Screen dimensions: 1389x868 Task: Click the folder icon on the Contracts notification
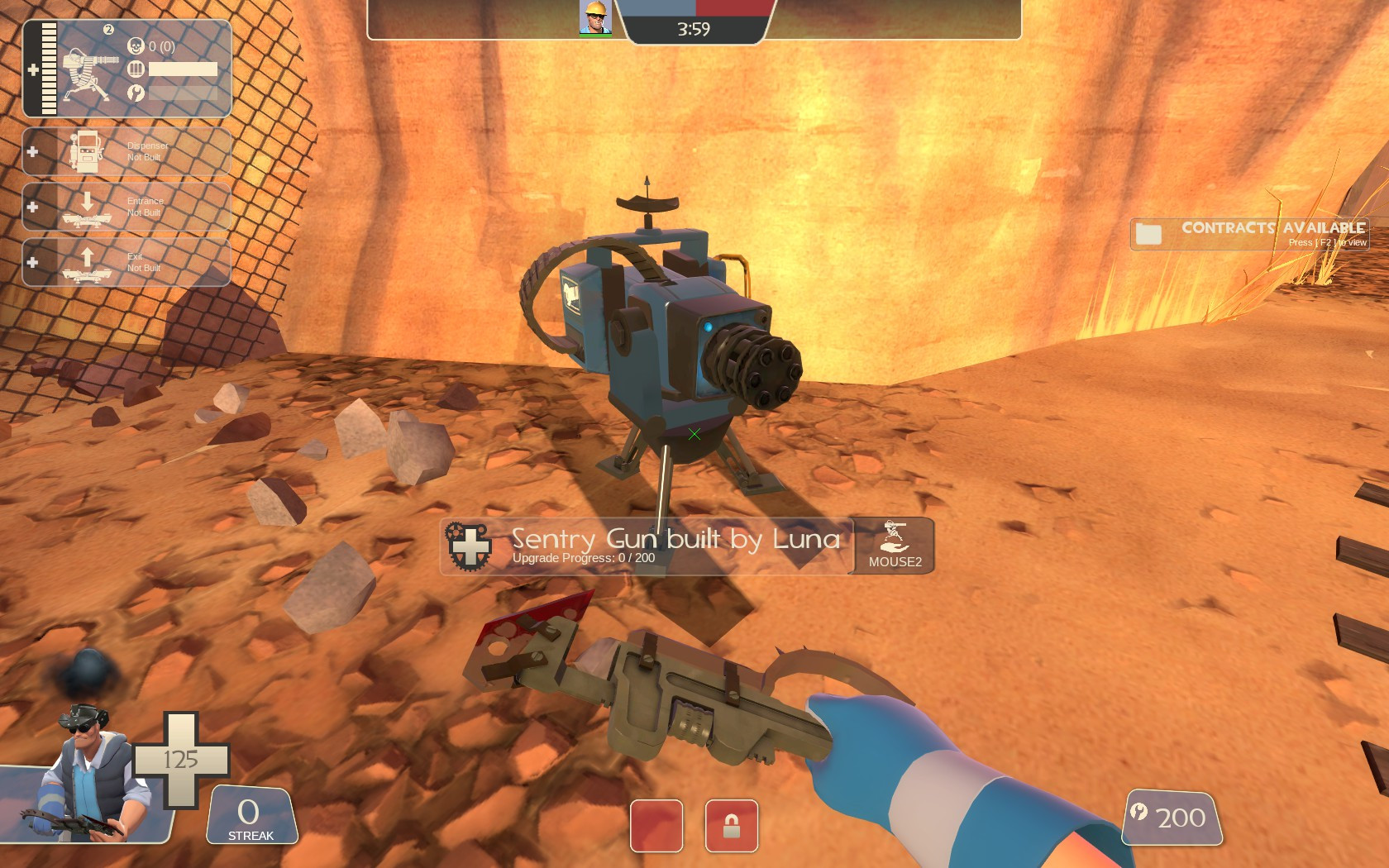click(x=1150, y=234)
